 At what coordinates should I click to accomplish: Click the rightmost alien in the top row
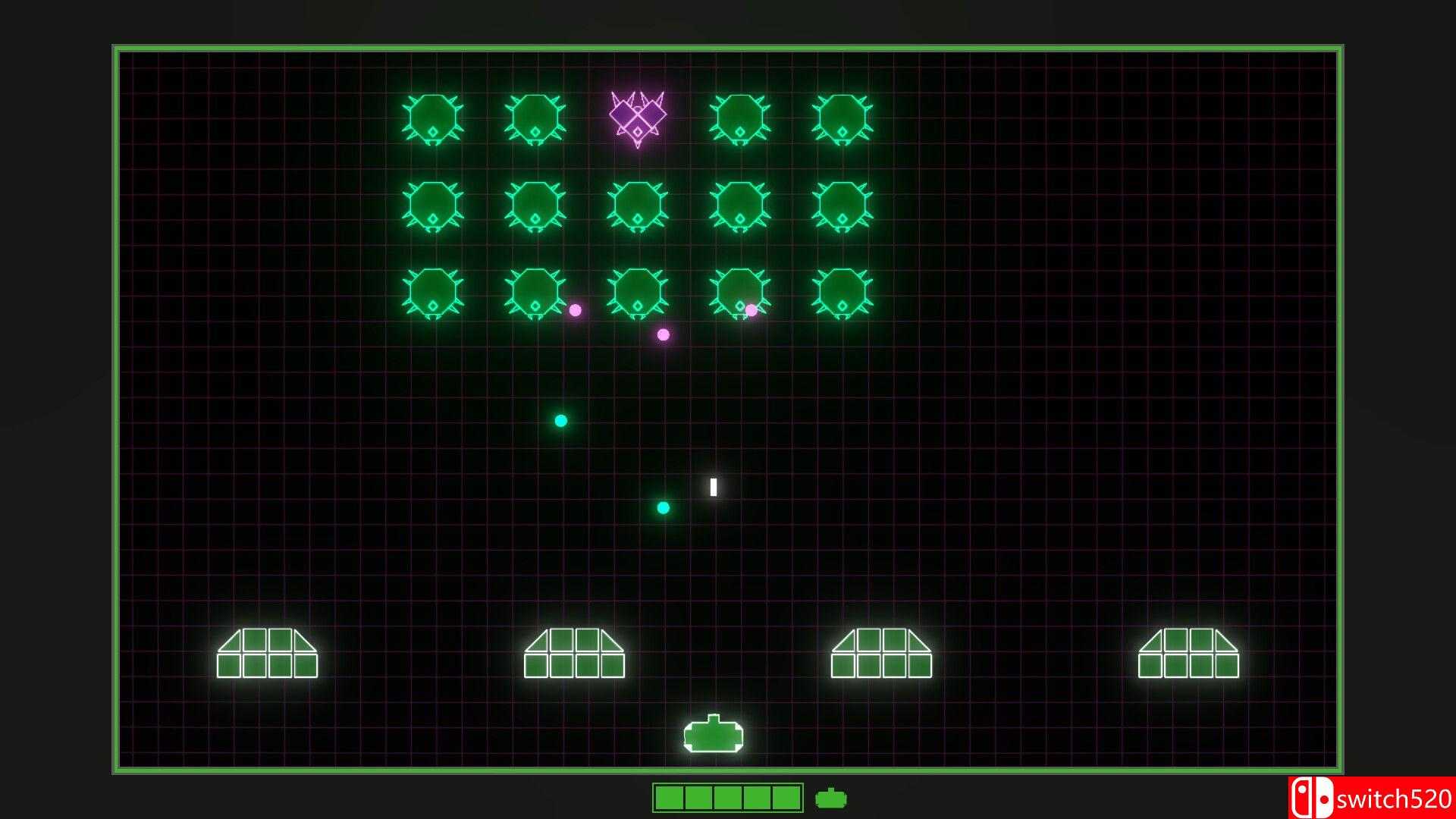click(x=842, y=120)
